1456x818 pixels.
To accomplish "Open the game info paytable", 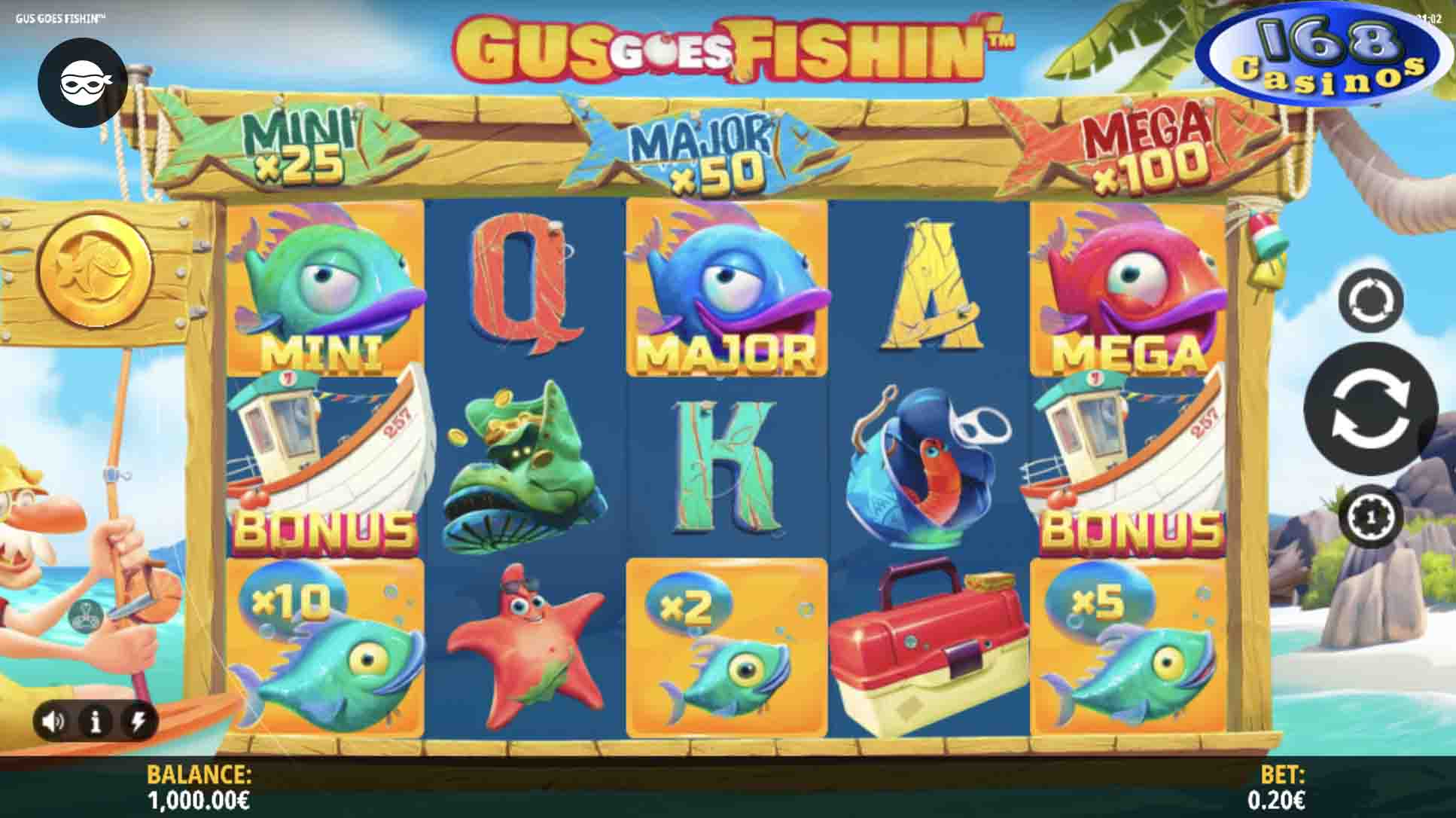I will click(x=96, y=722).
